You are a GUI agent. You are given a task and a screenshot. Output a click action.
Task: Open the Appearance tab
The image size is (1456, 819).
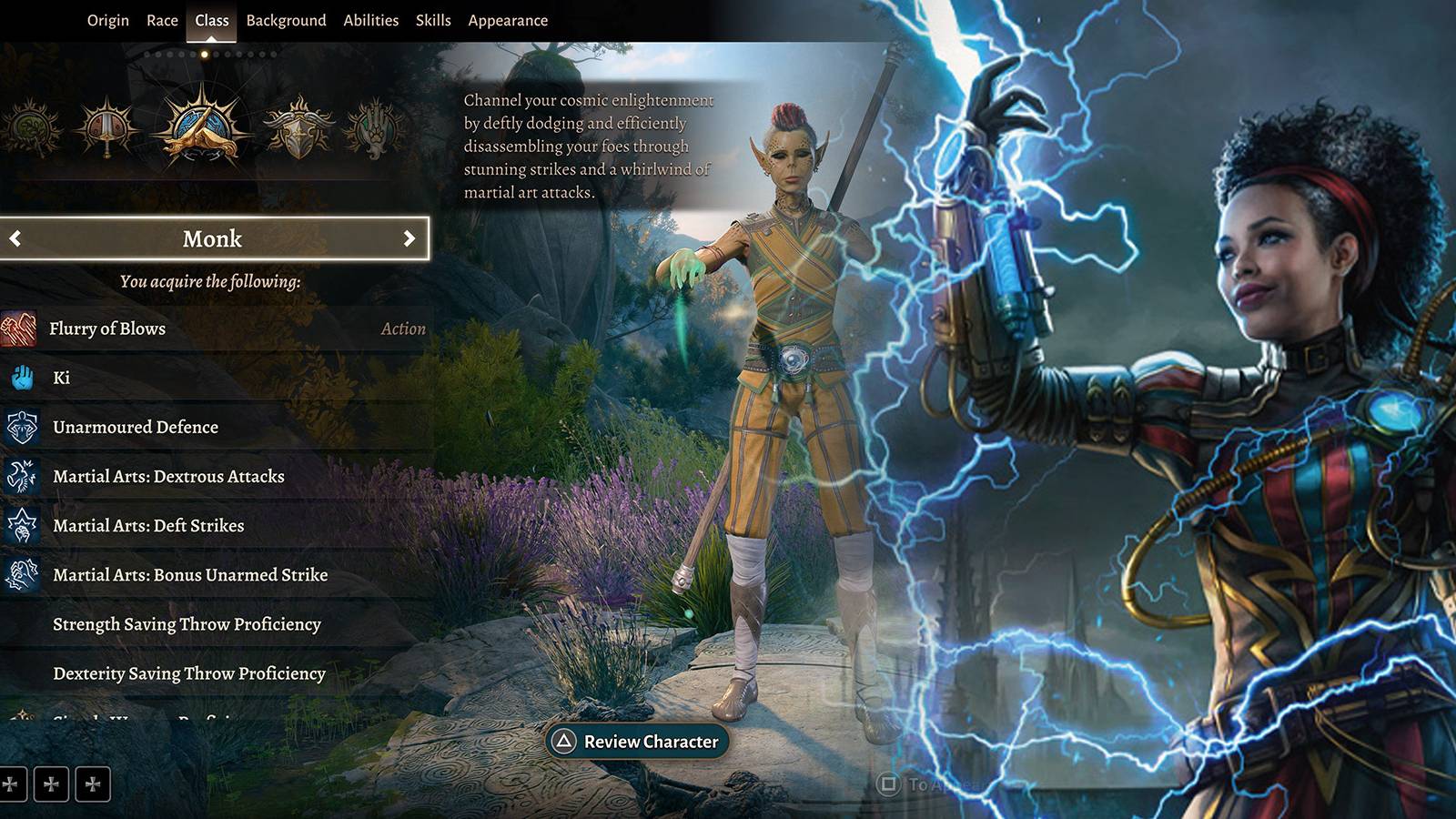tap(508, 20)
